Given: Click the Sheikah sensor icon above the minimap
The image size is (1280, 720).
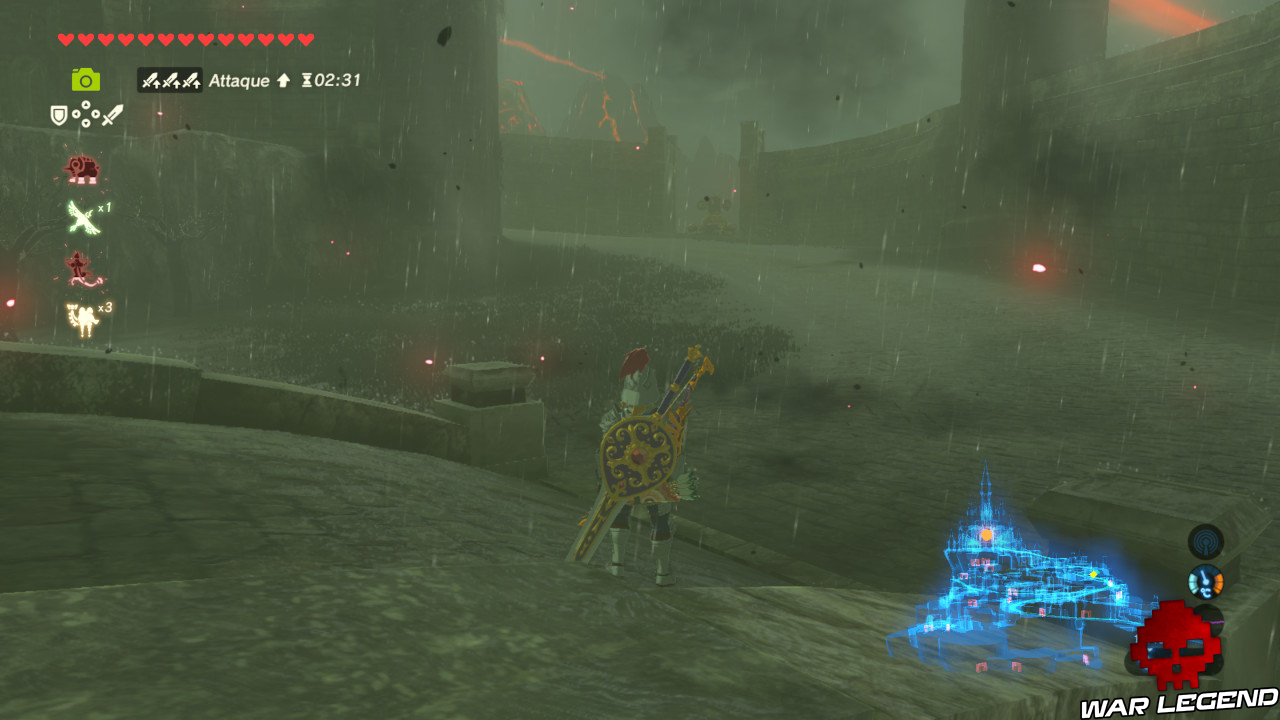Looking at the screenshot, I should (1204, 541).
